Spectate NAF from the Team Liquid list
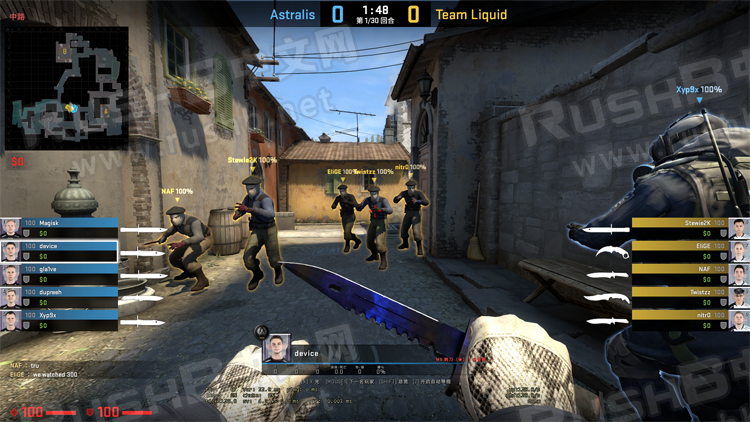Viewport: 750px width, 422px height. click(x=690, y=274)
